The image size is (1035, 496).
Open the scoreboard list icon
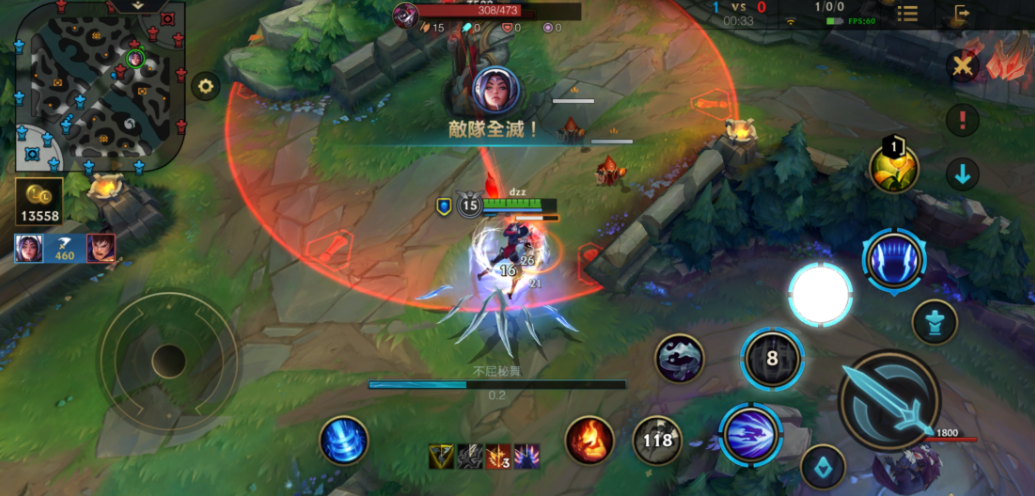coord(907,13)
